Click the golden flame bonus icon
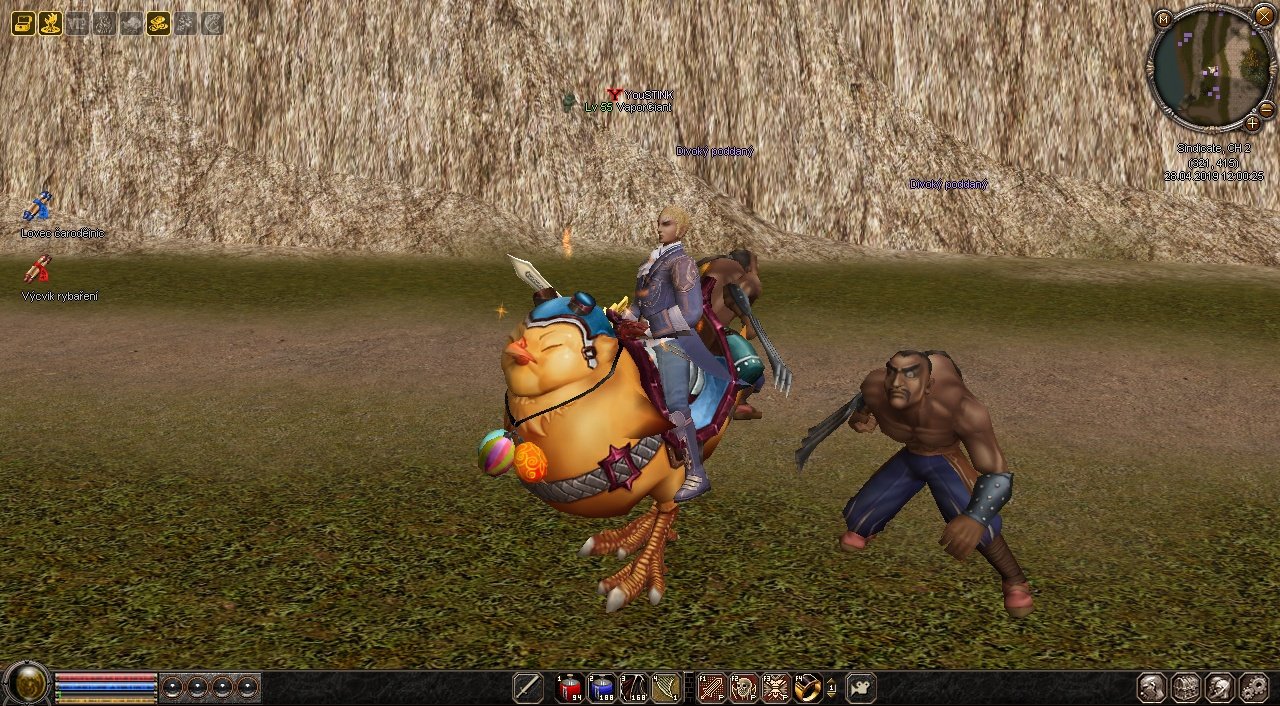The height and width of the screenshot is (706, 1280). point(50,23)
